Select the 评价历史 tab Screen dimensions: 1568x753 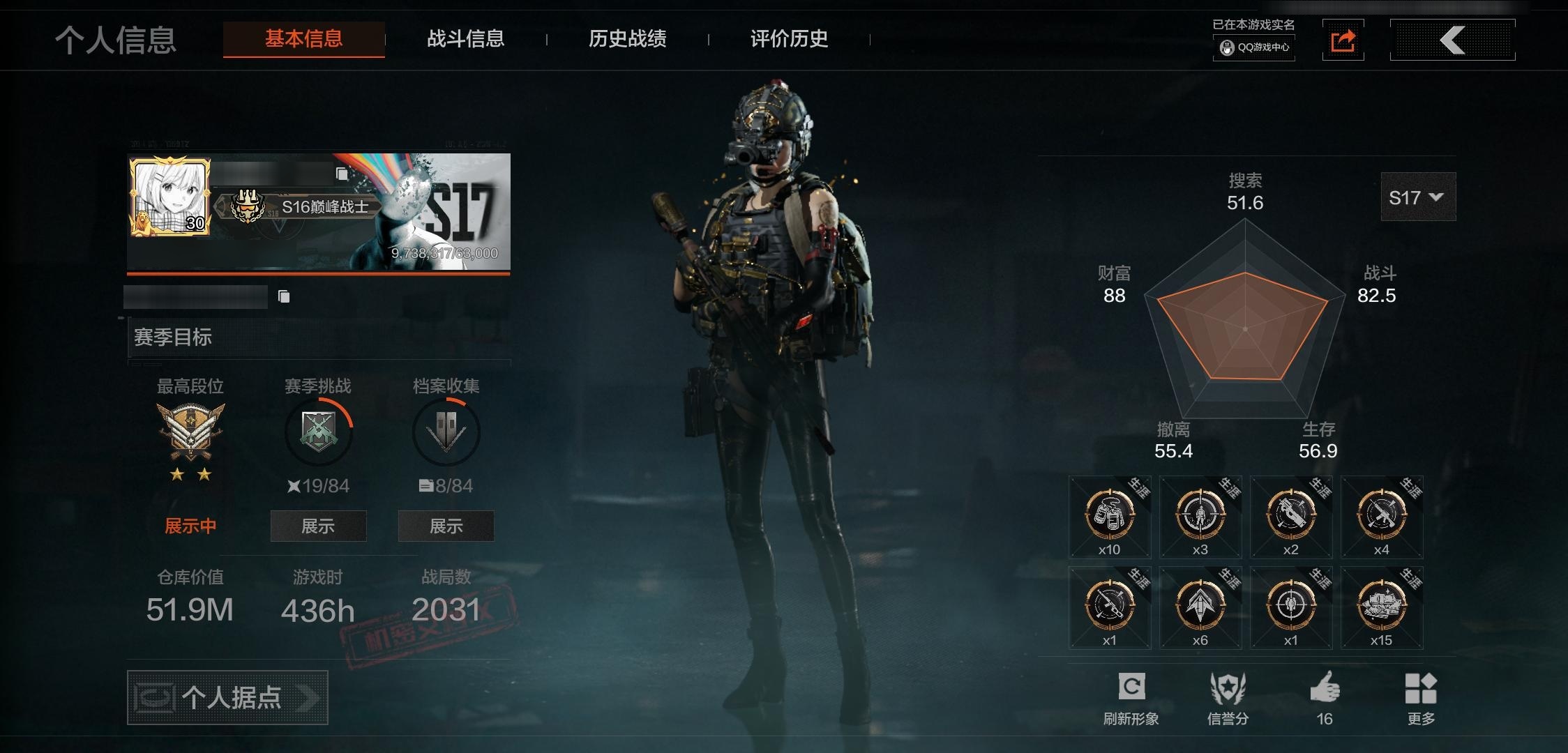[789, 39]
